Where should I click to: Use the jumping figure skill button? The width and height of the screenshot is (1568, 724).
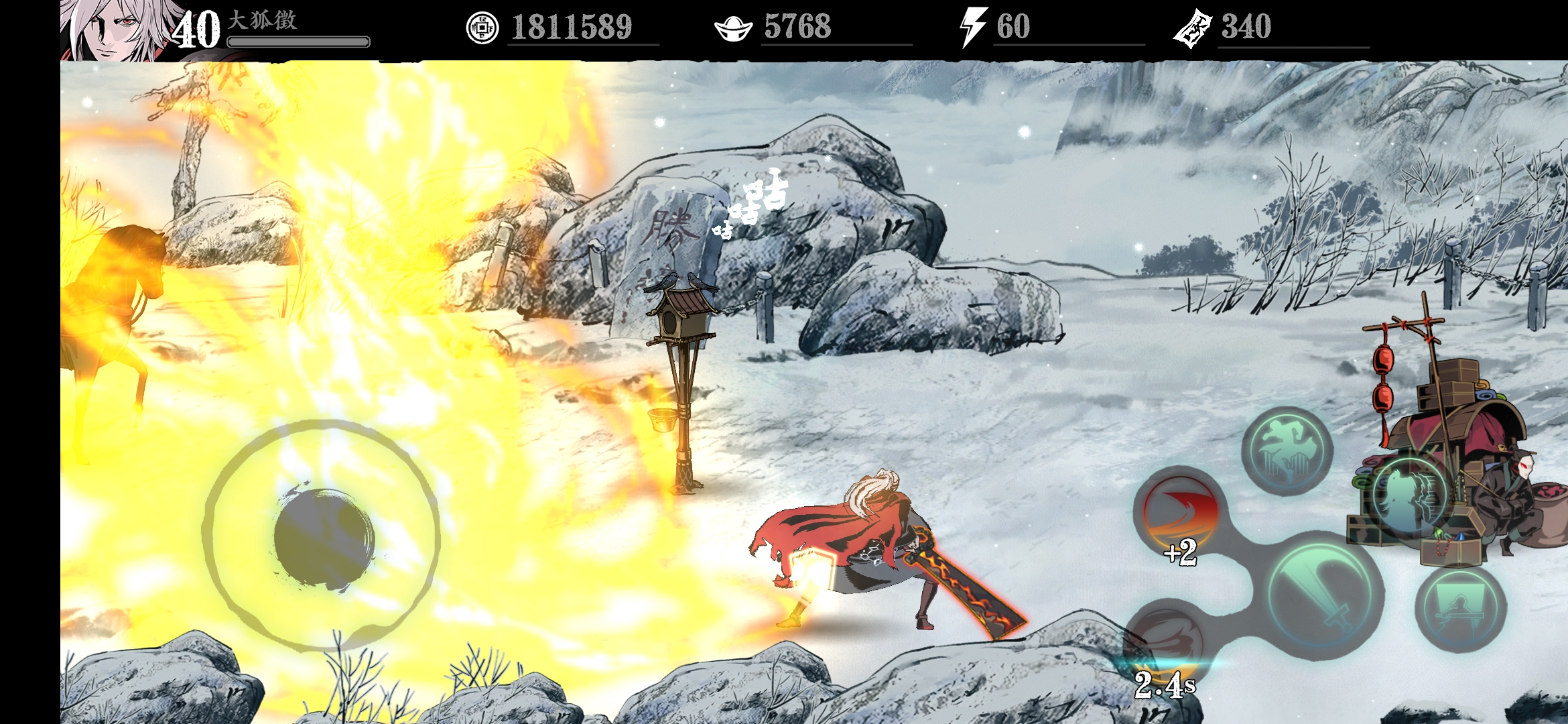click(1287, 451)
